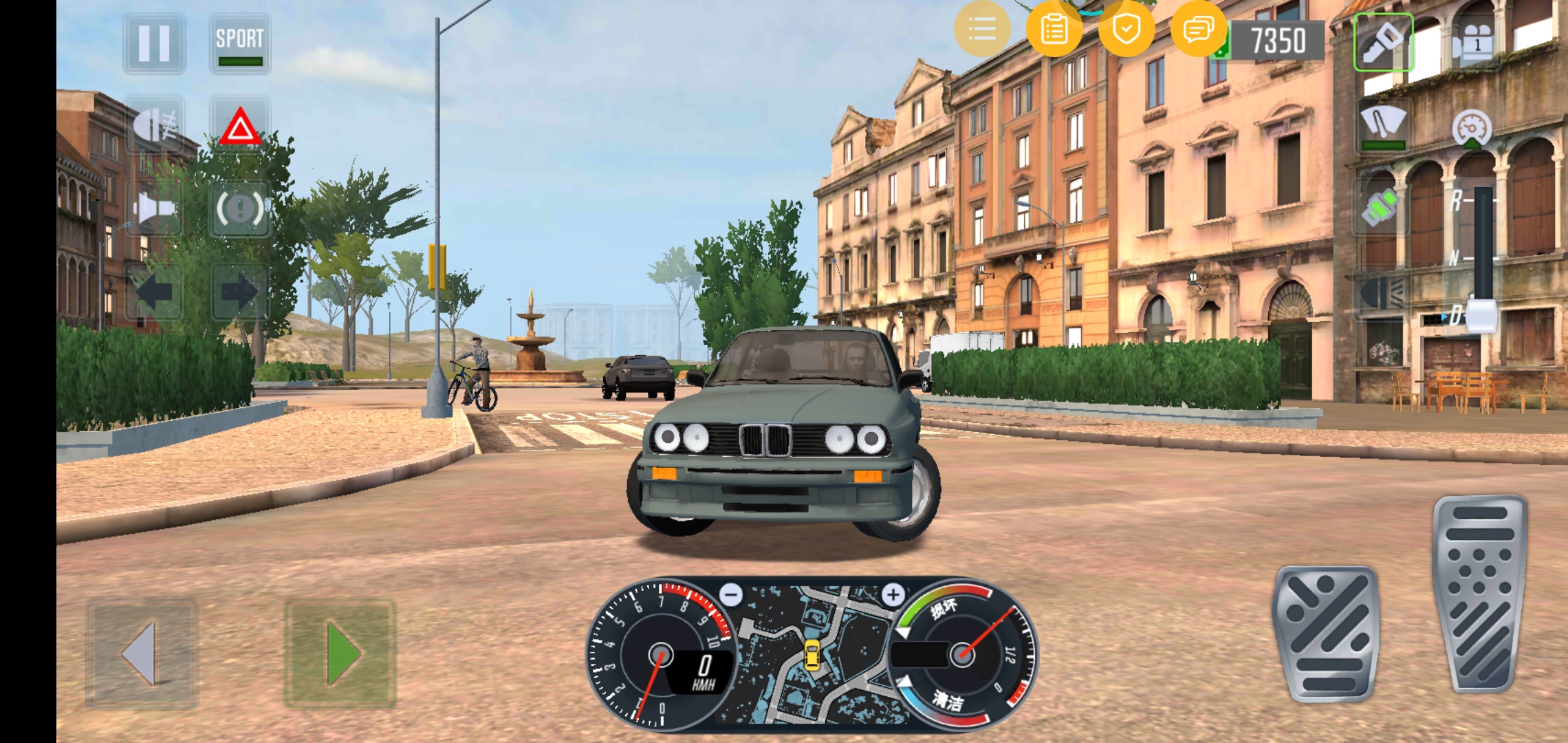
Task: Step on the brake pedal
Action: click(1326, 634)
